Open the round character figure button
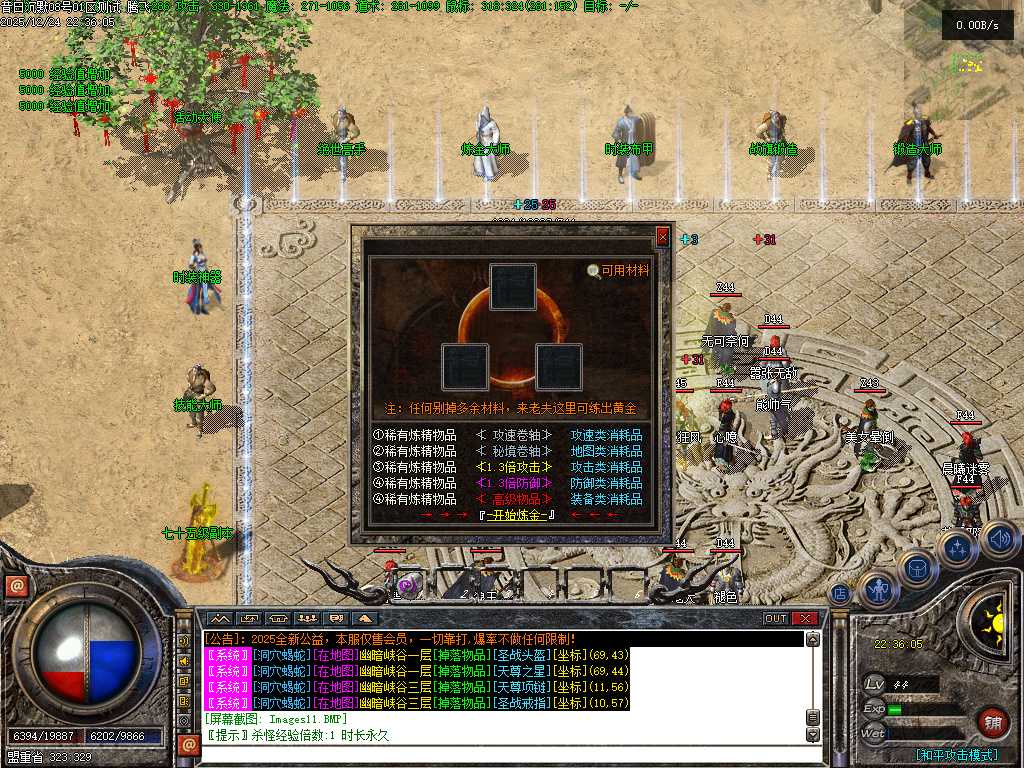Viewport: 1024px width, 768px height. pyautogui.click(x=878, y=590)
